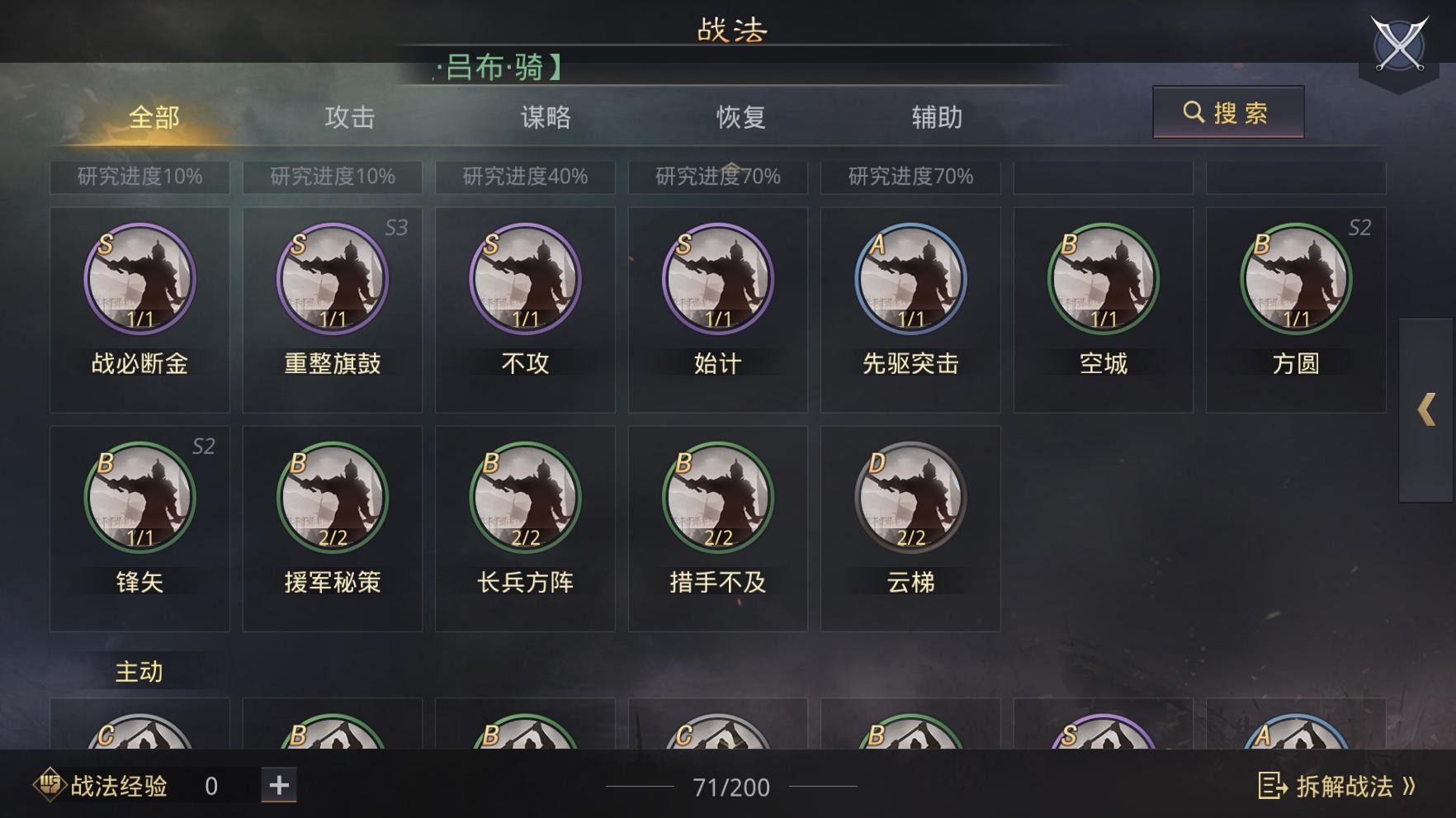Select the 援军秘策 tactic
Image resolution: width=1456 pixels, height=818 pixels.
point(331,498)
